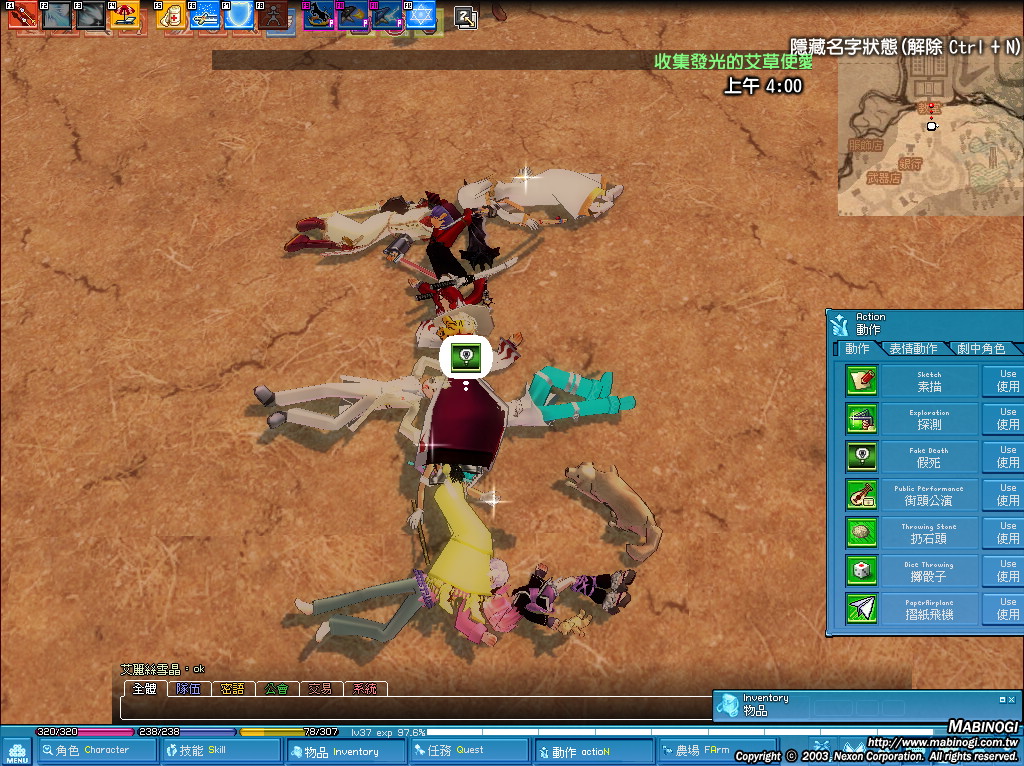Switch to the 劇中角色 tab
Screen dimensions: 1024x766
[x=980, y=349]
